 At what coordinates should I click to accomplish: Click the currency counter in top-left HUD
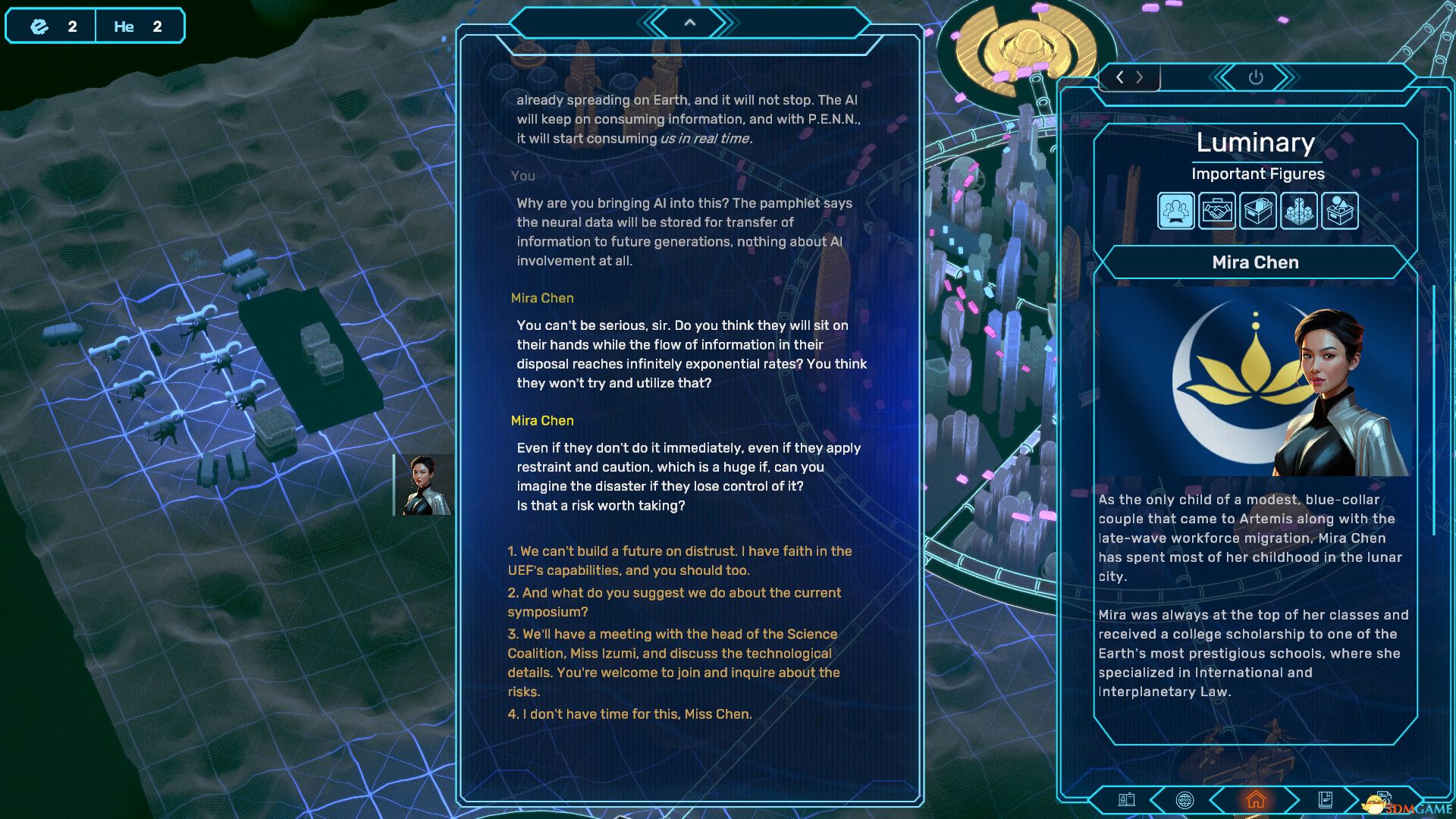51,26
